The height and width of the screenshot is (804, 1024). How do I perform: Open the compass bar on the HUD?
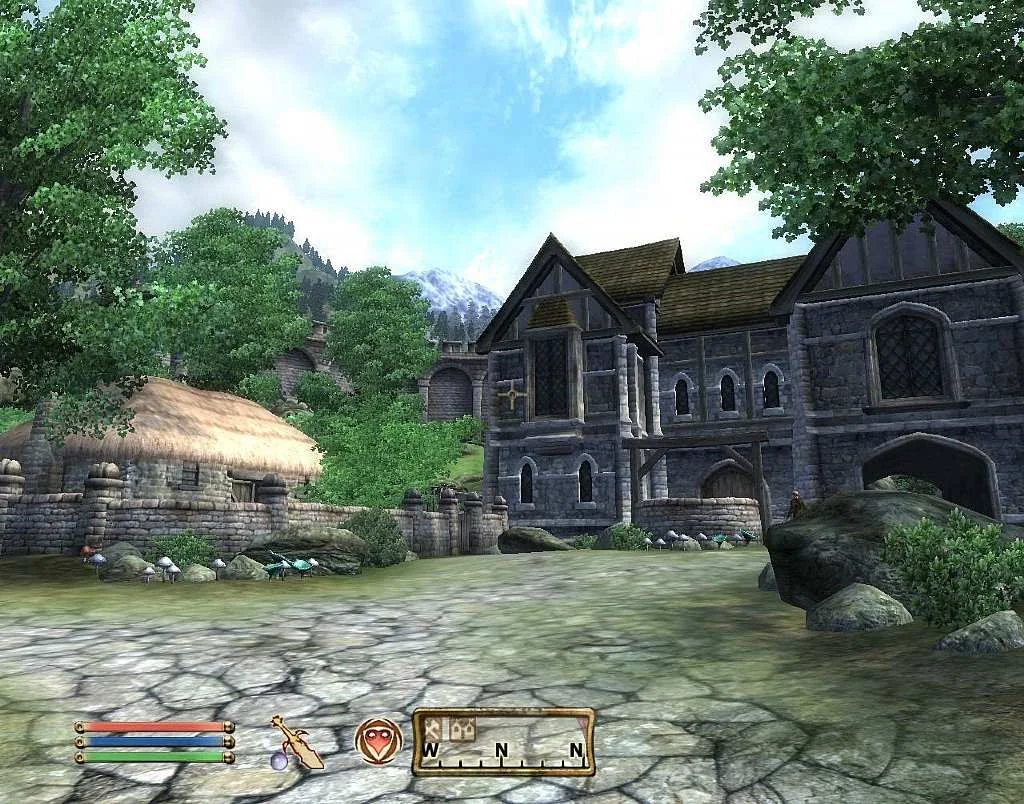pos(504,742)
